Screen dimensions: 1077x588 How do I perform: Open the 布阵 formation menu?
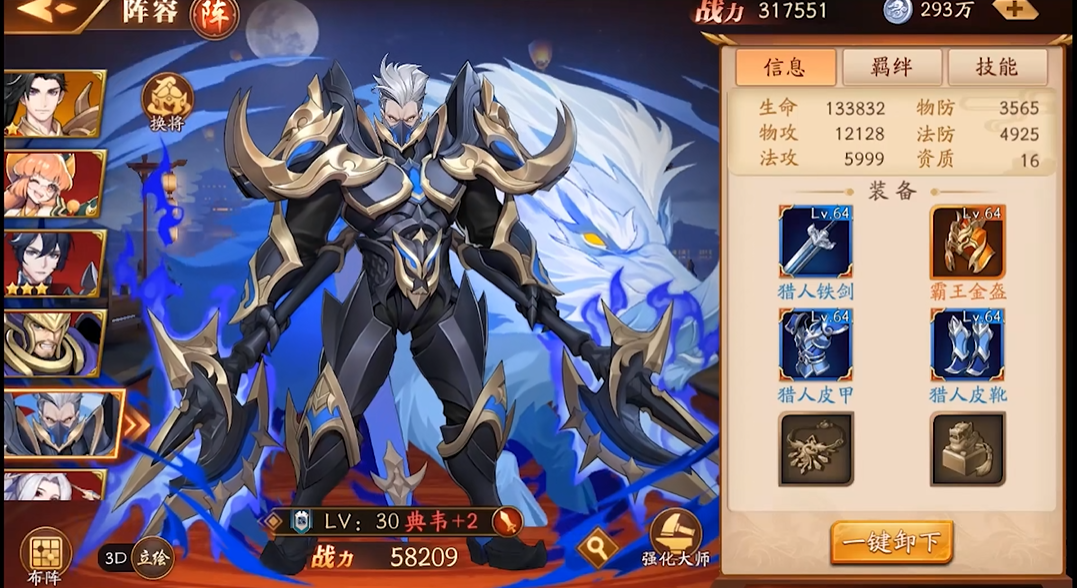point(45,552)
